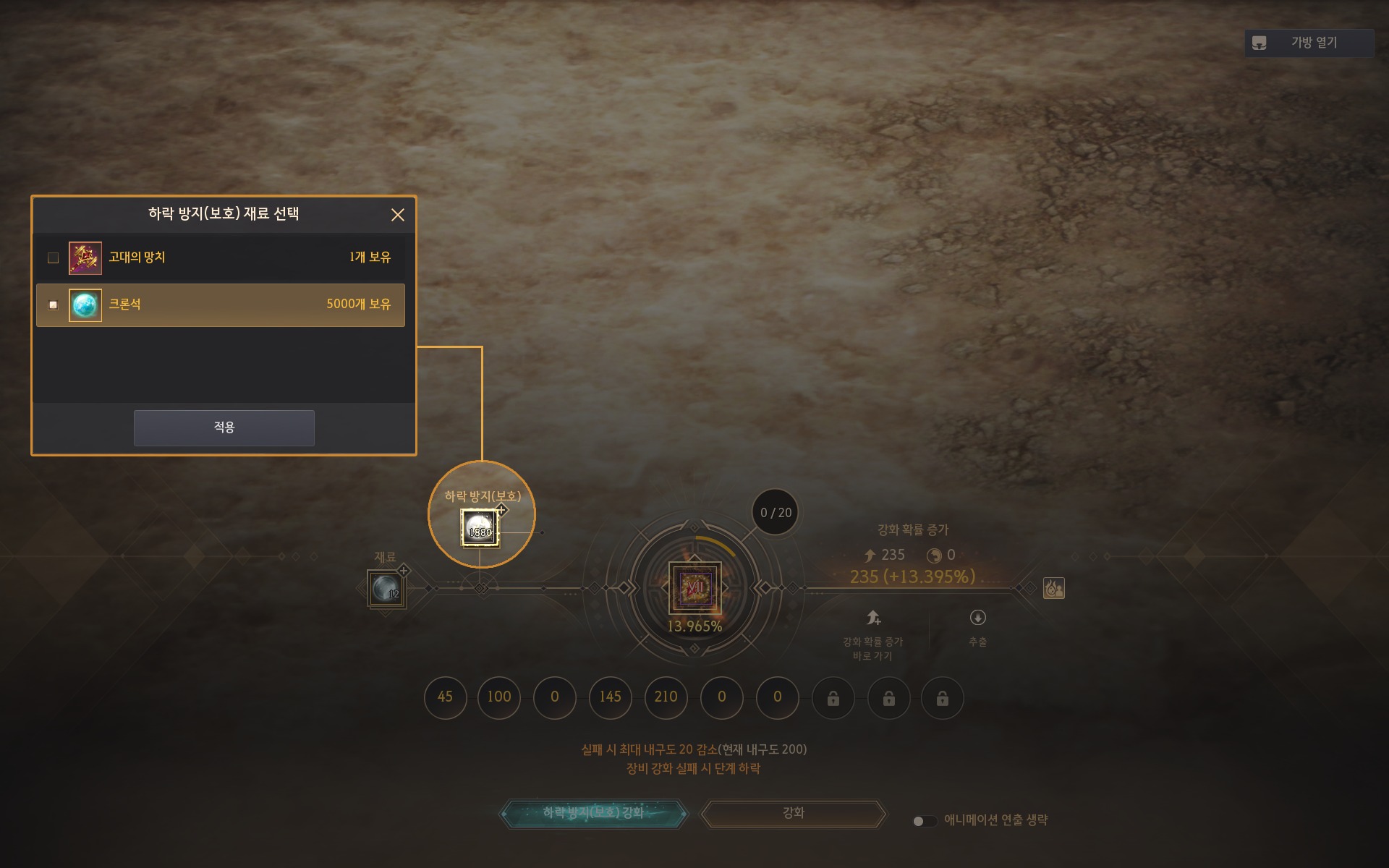The width and height of the screenshot is (1389, 868).
Task: Select the failstack slot showing 45
Action: coord(445,697)
